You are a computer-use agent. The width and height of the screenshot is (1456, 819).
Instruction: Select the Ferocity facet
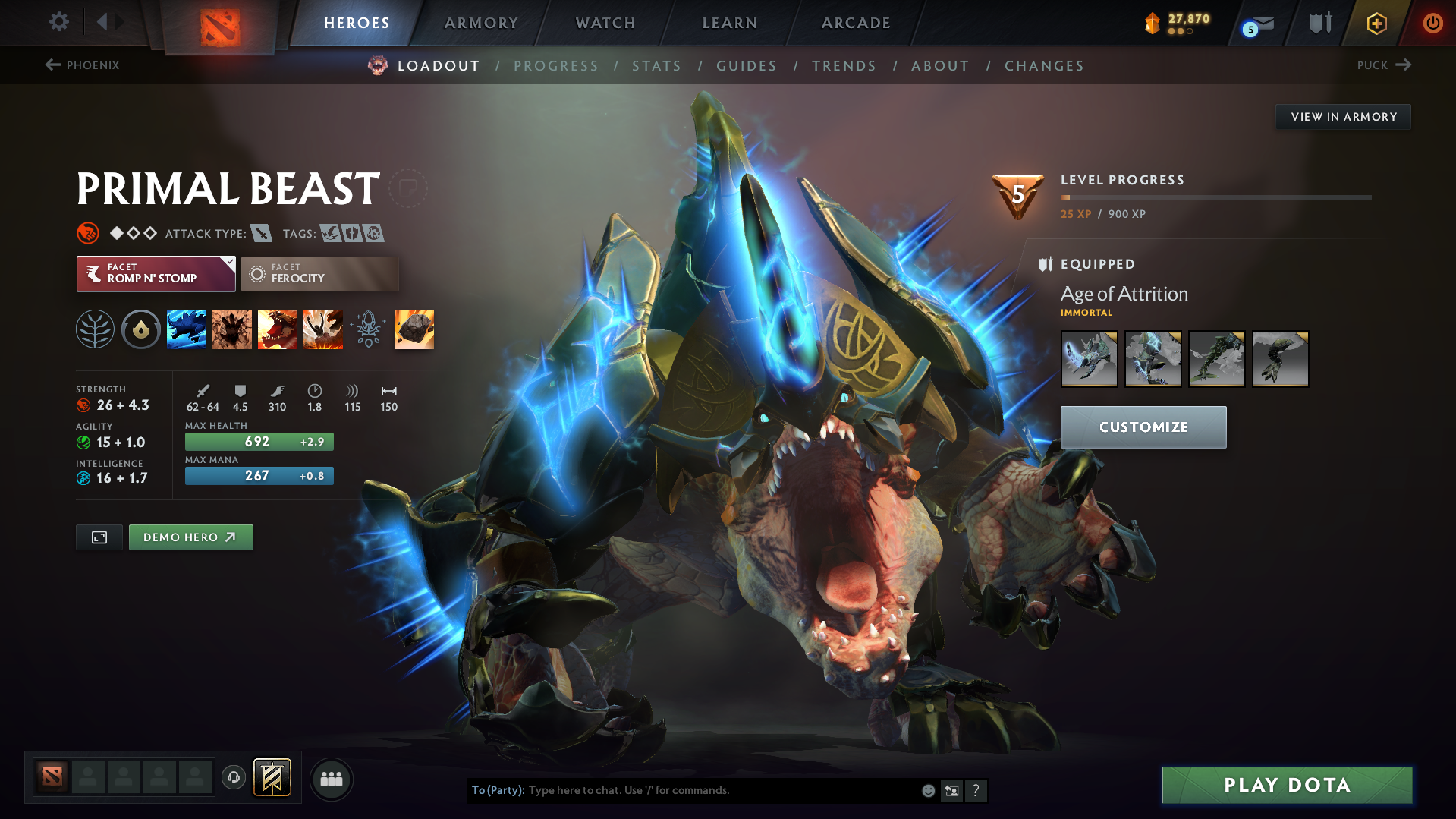[319, 274]
